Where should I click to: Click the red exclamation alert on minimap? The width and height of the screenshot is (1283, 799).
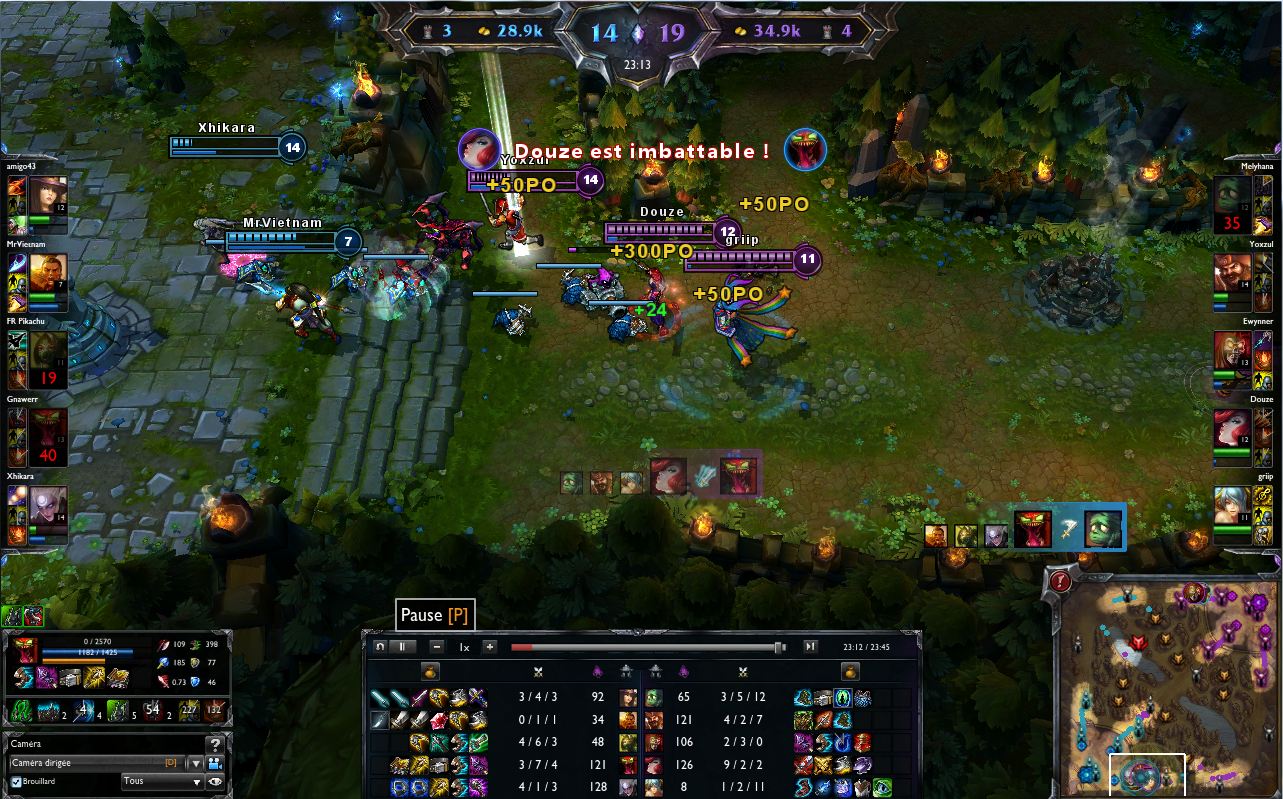click(x=1062, y=580)
